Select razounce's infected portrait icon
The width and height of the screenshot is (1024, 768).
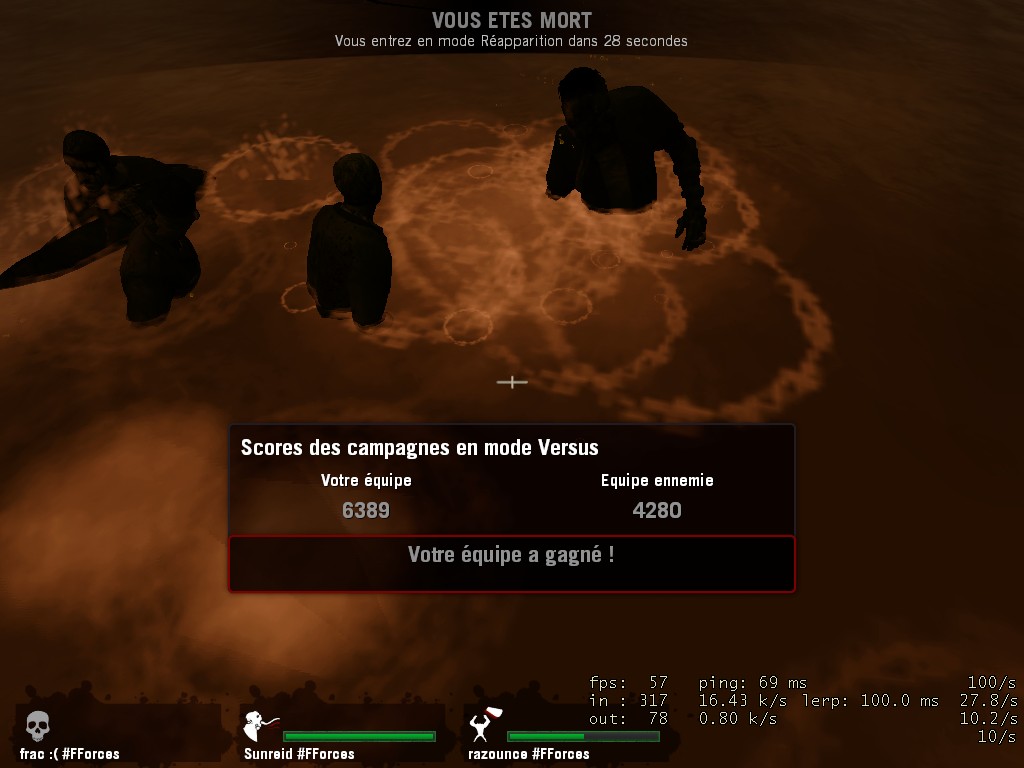pos(485,723)
